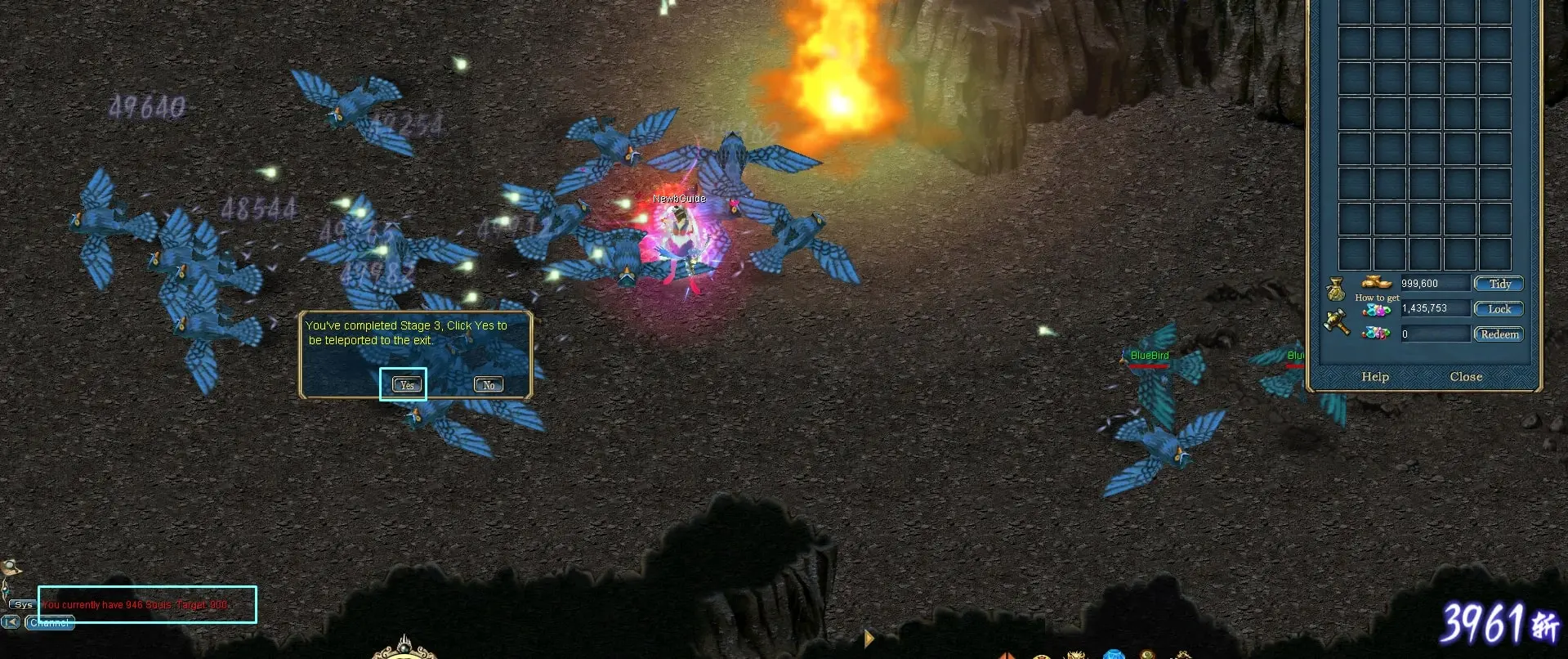Click the Redeem amount input field
Viewport: 1568px width, 659px height.
coord(1435,334)
